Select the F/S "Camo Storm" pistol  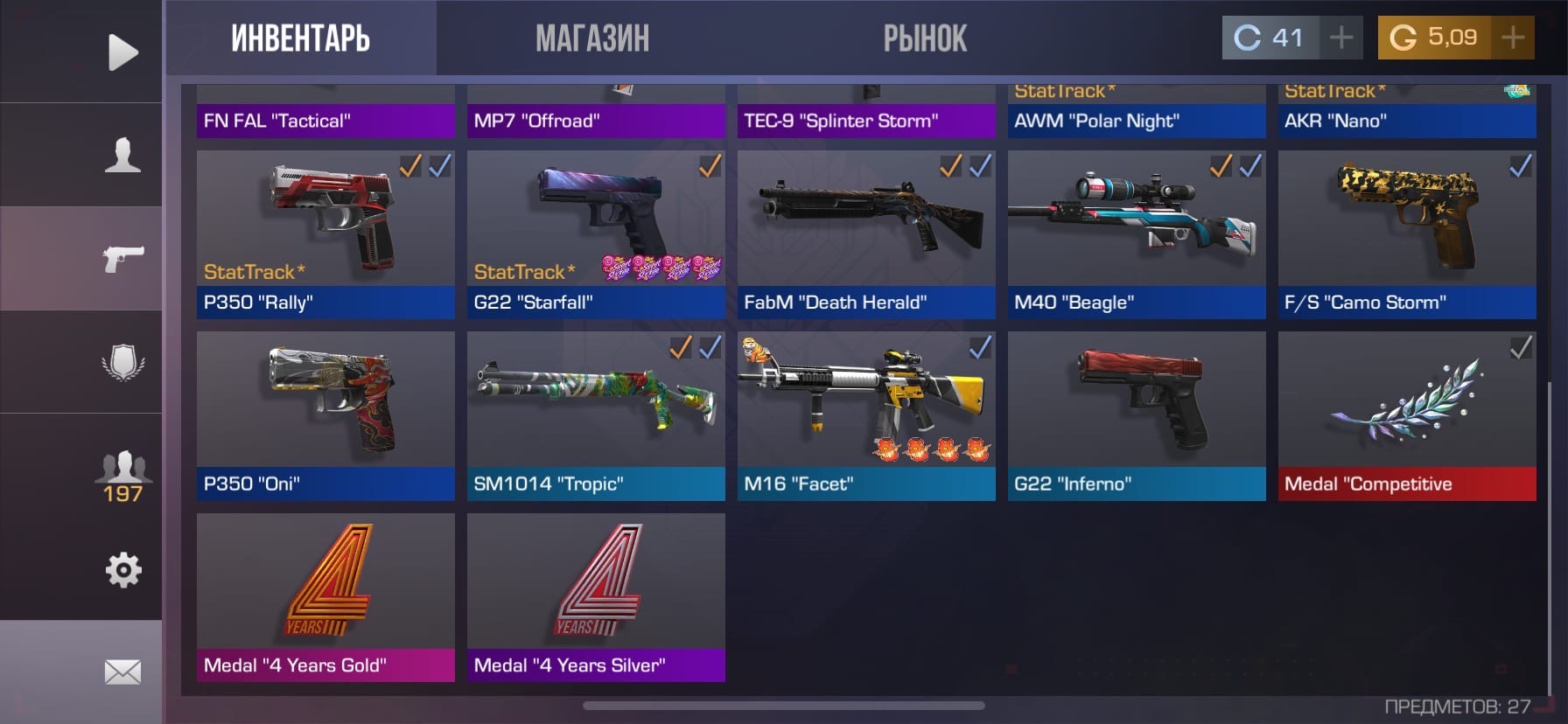pos(1407,233)
